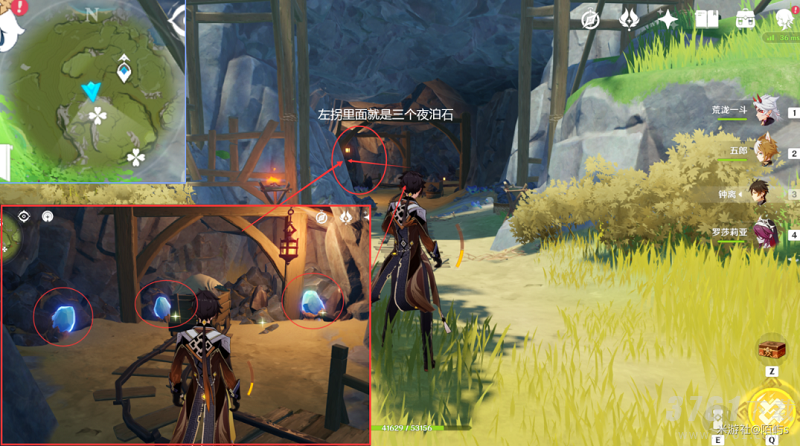Open the four-pointed star wish icon

pyautogui.click(x=667, y=20)
